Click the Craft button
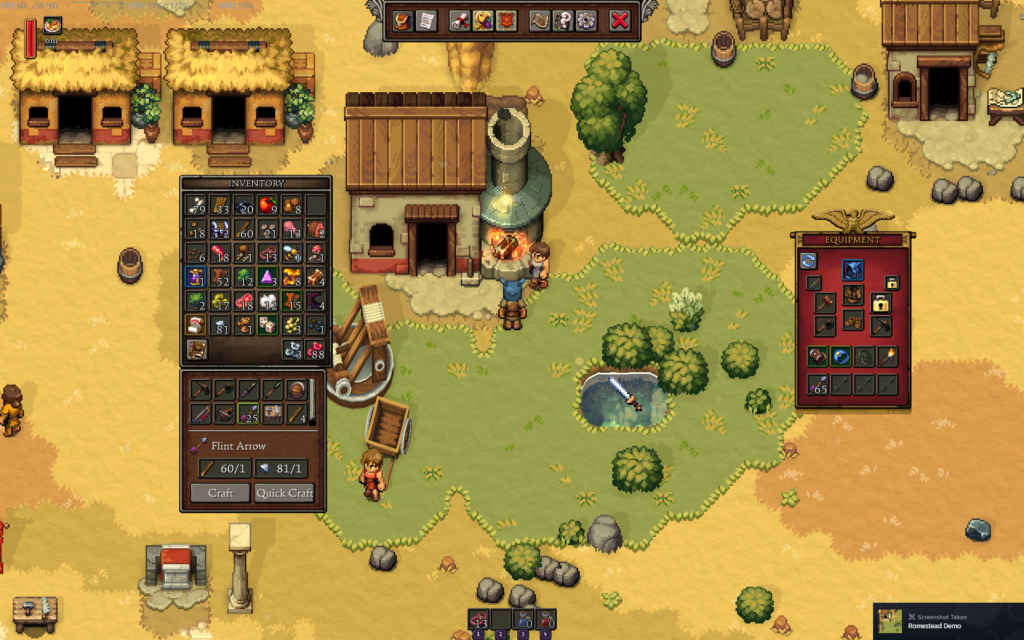Image resolution: width=1024 pixels, height=640 pixels. (221, 493)
